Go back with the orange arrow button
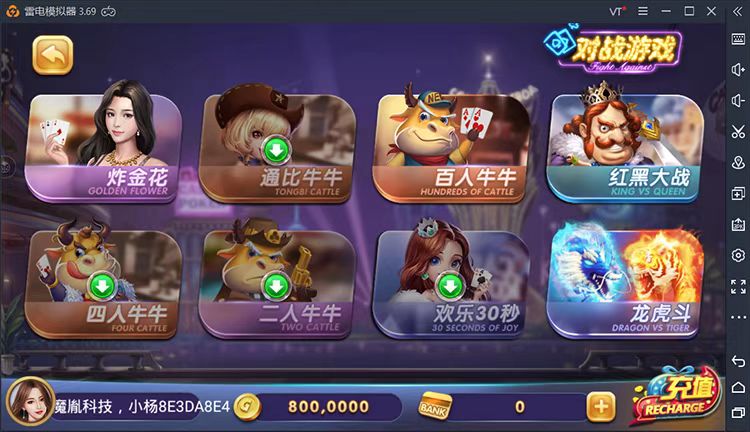Viewport: 750px width, 432px height. pos(53,55)
